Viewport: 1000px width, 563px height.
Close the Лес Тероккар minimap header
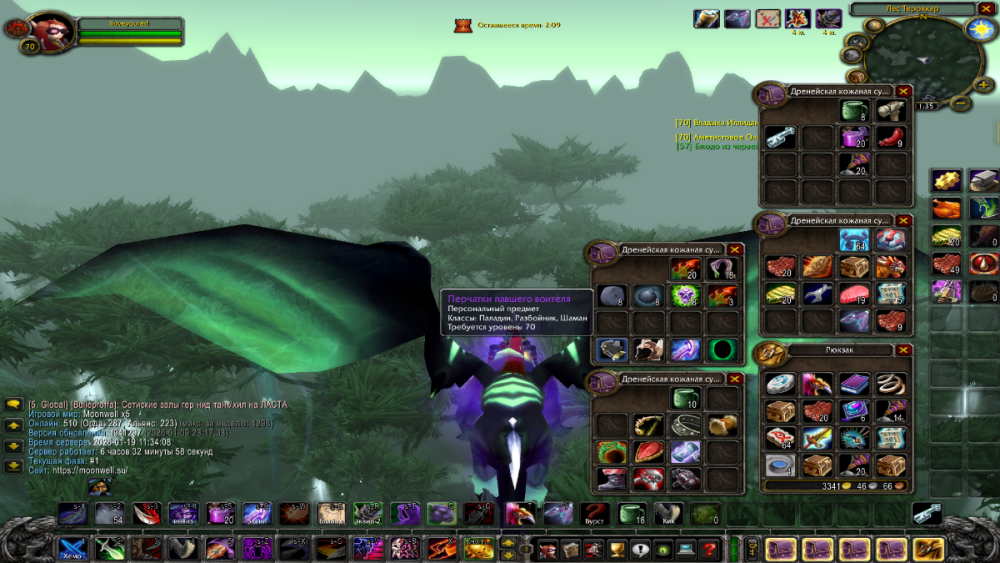tap(985, 9)
